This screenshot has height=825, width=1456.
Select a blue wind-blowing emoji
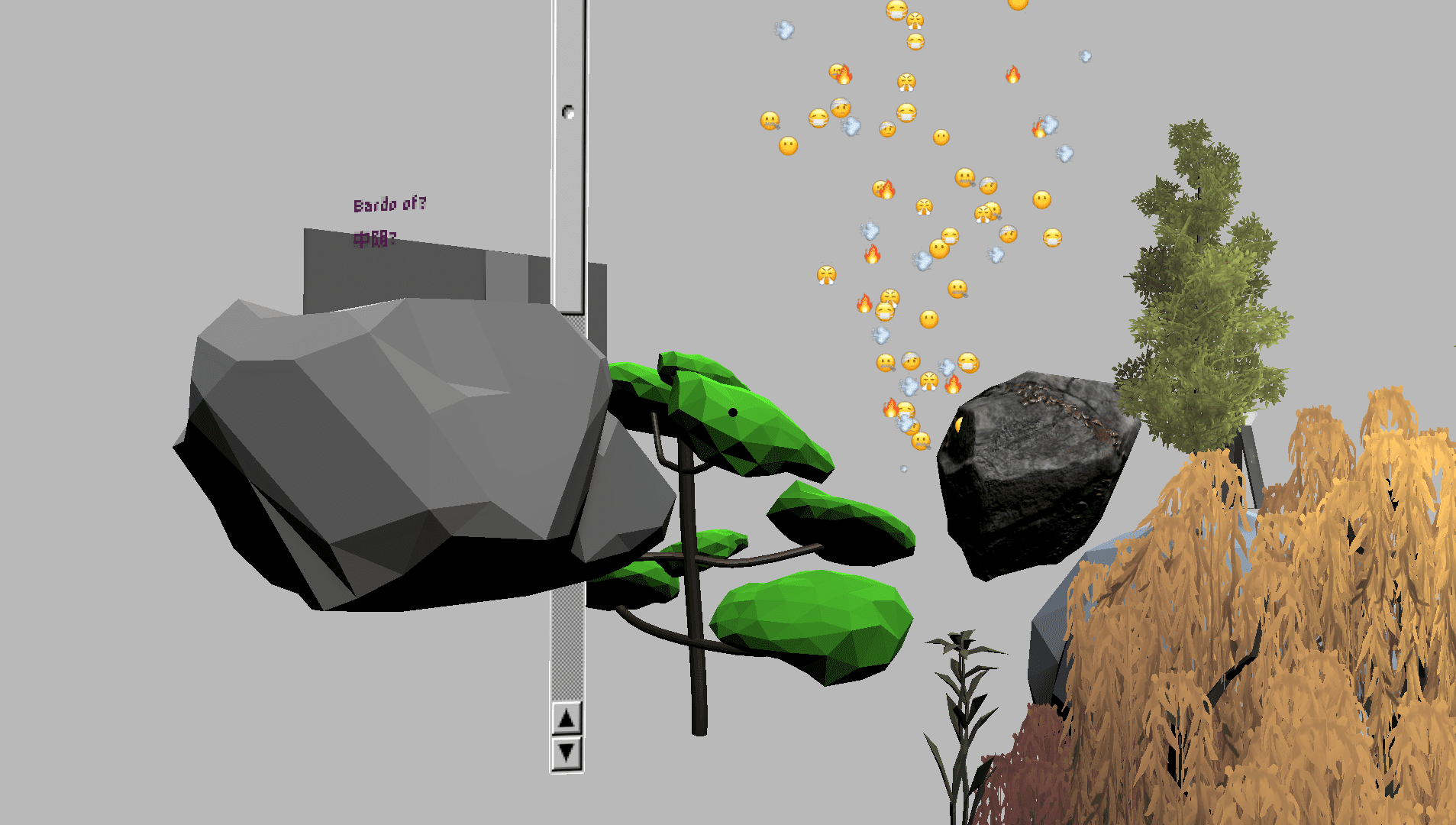784,28
